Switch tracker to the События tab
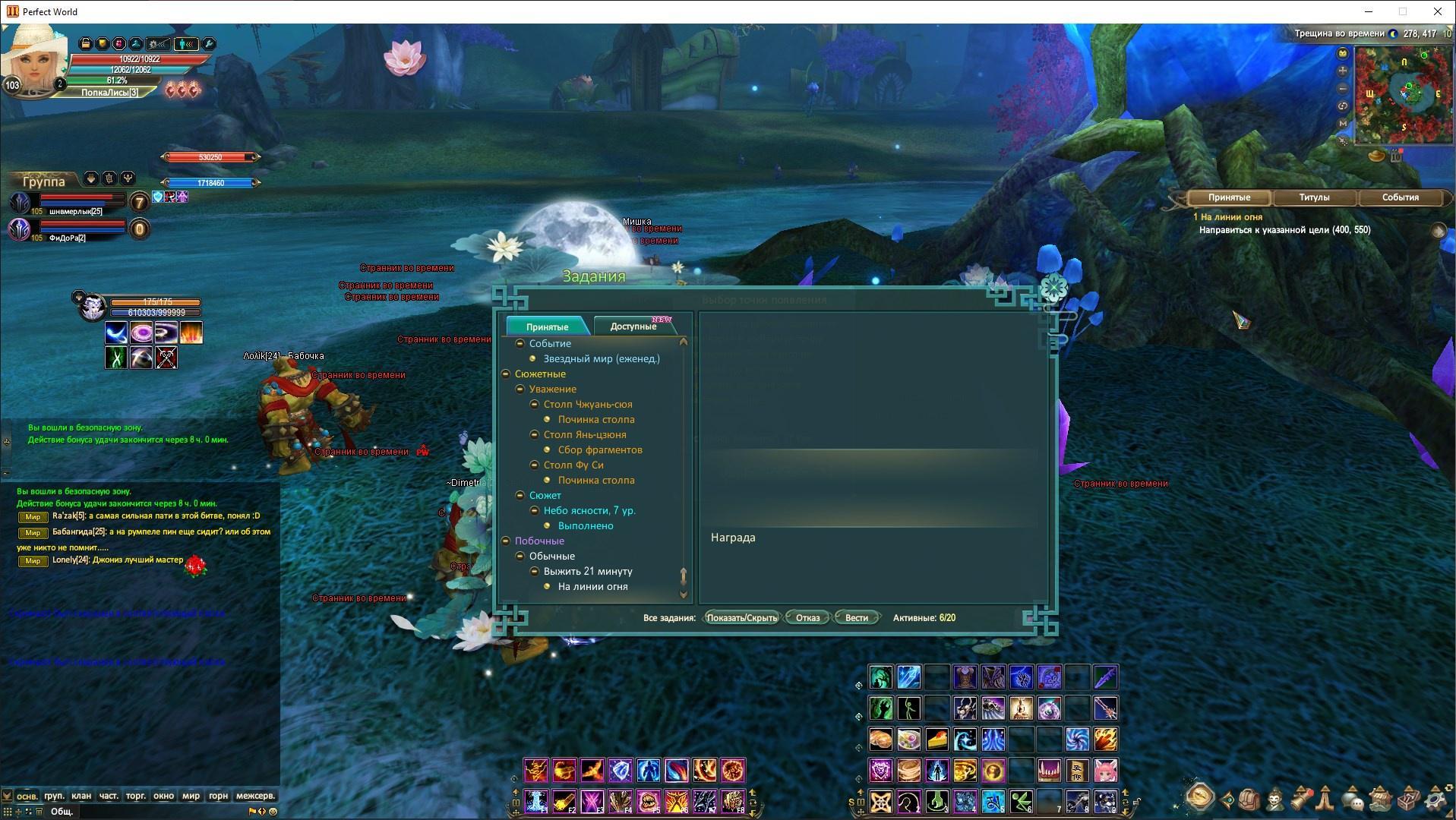1456x820 pixels. 1399,197
